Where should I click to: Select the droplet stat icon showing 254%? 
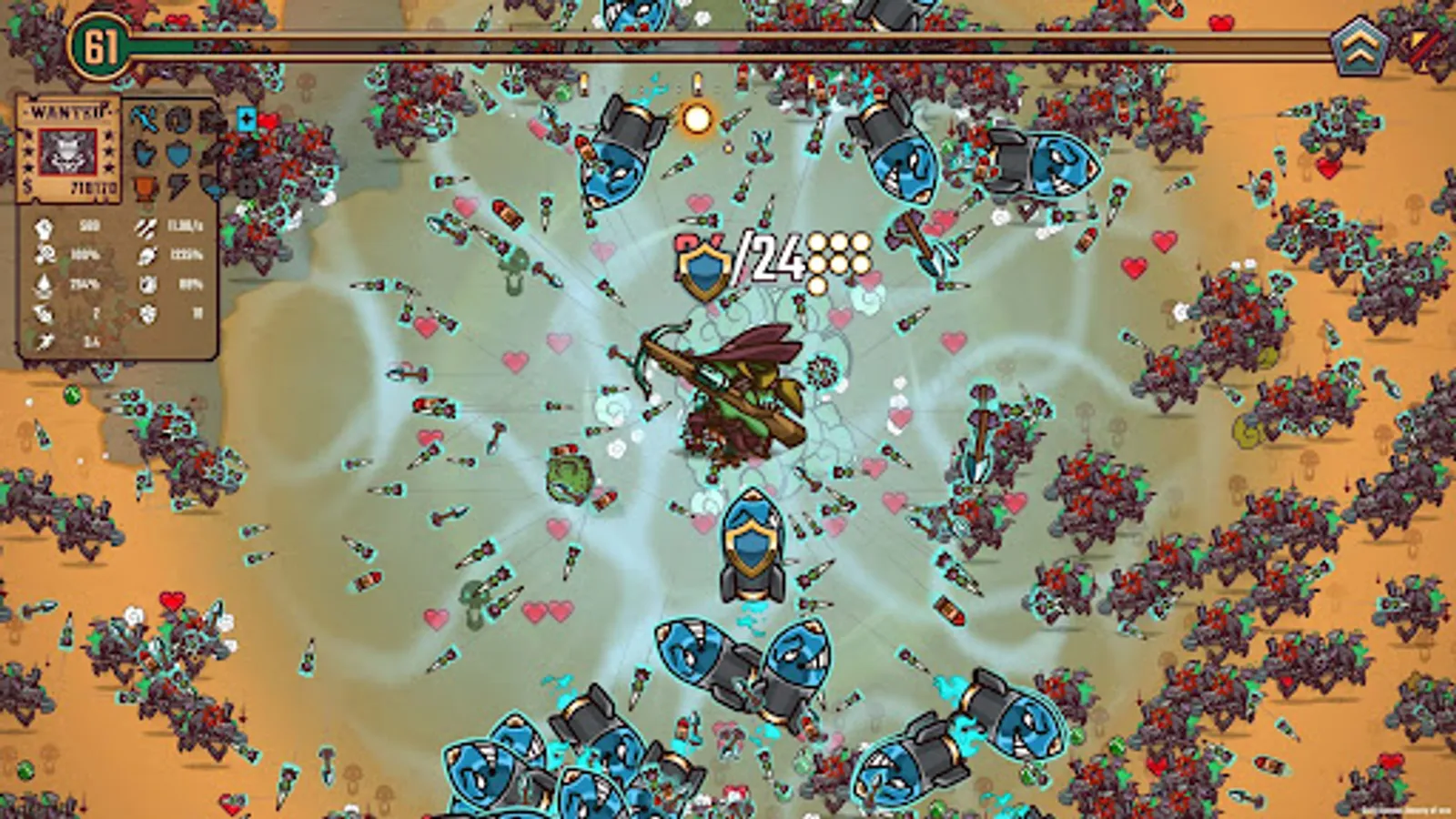[x=44, y=285]
